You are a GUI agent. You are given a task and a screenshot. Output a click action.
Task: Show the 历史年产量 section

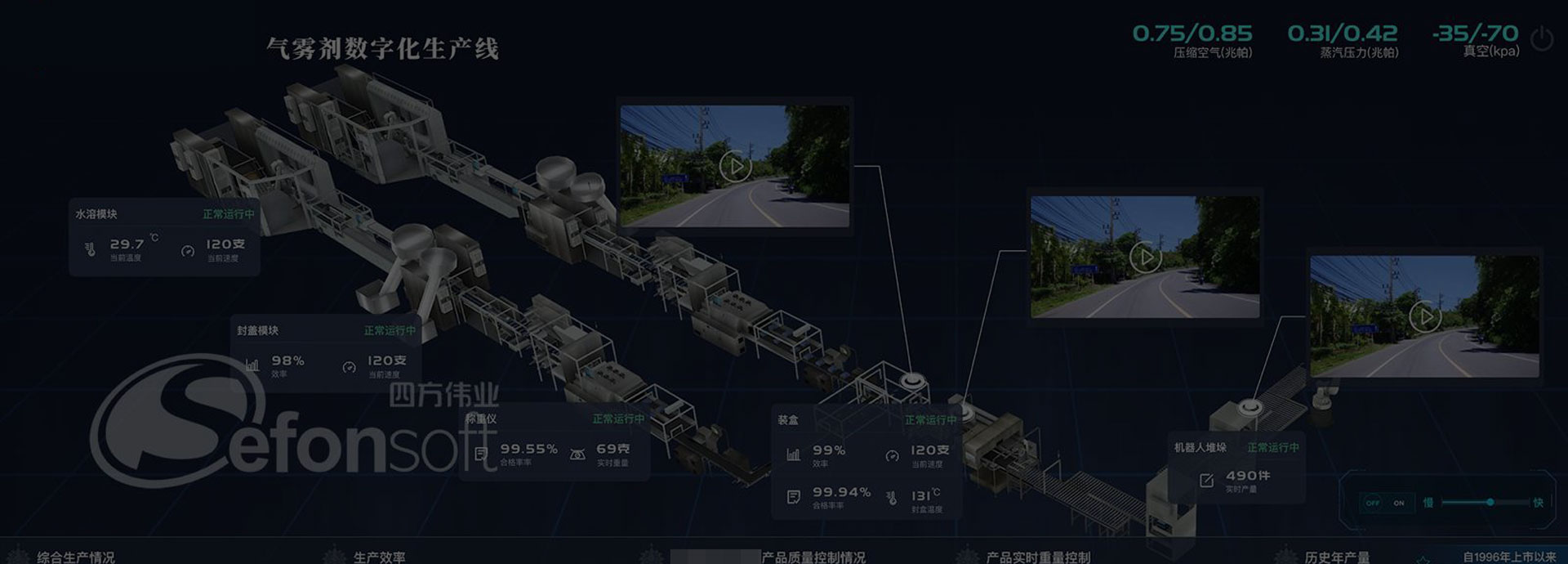[1337, 557]
